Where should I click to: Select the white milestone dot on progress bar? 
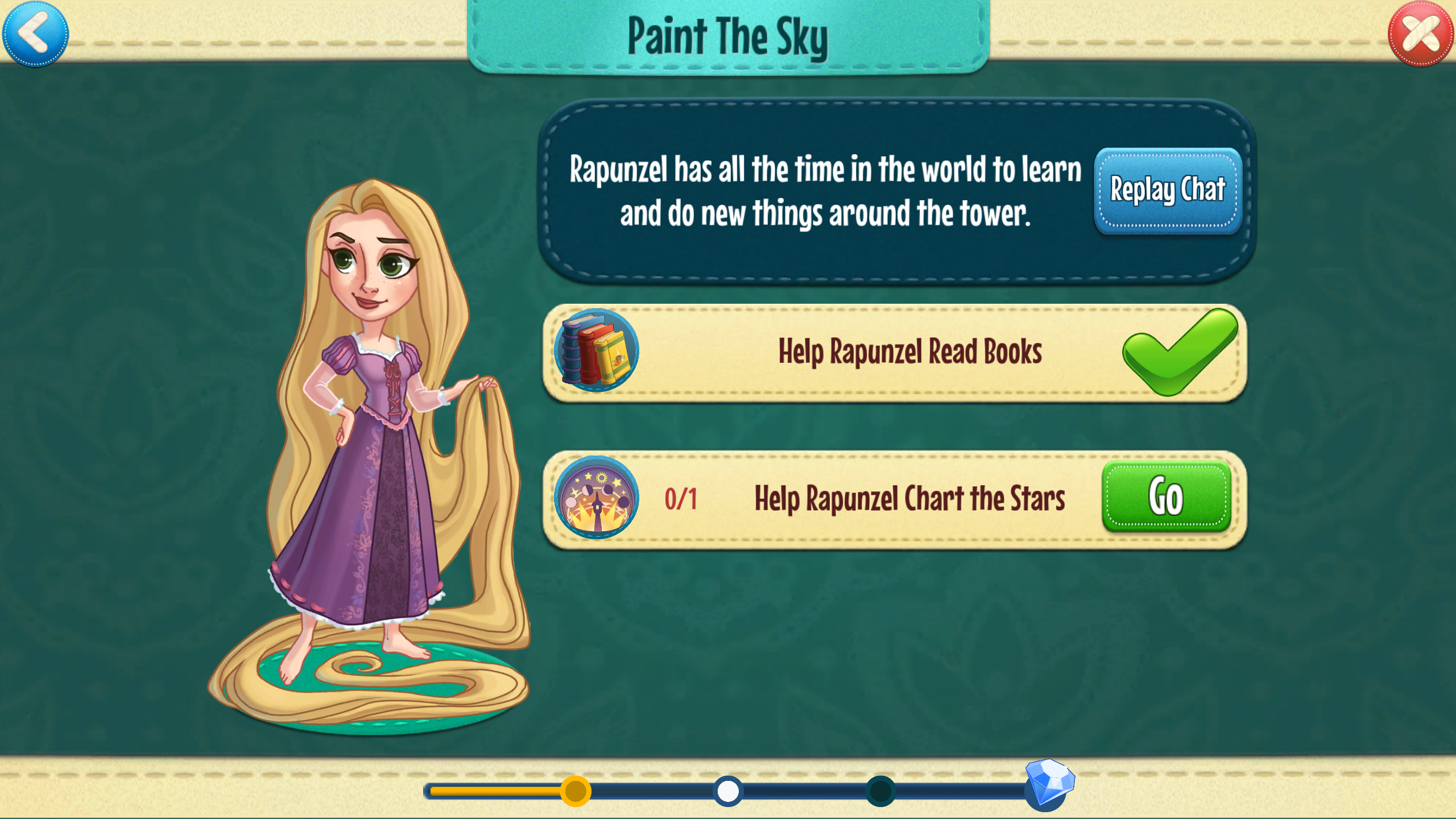[728, 791]
